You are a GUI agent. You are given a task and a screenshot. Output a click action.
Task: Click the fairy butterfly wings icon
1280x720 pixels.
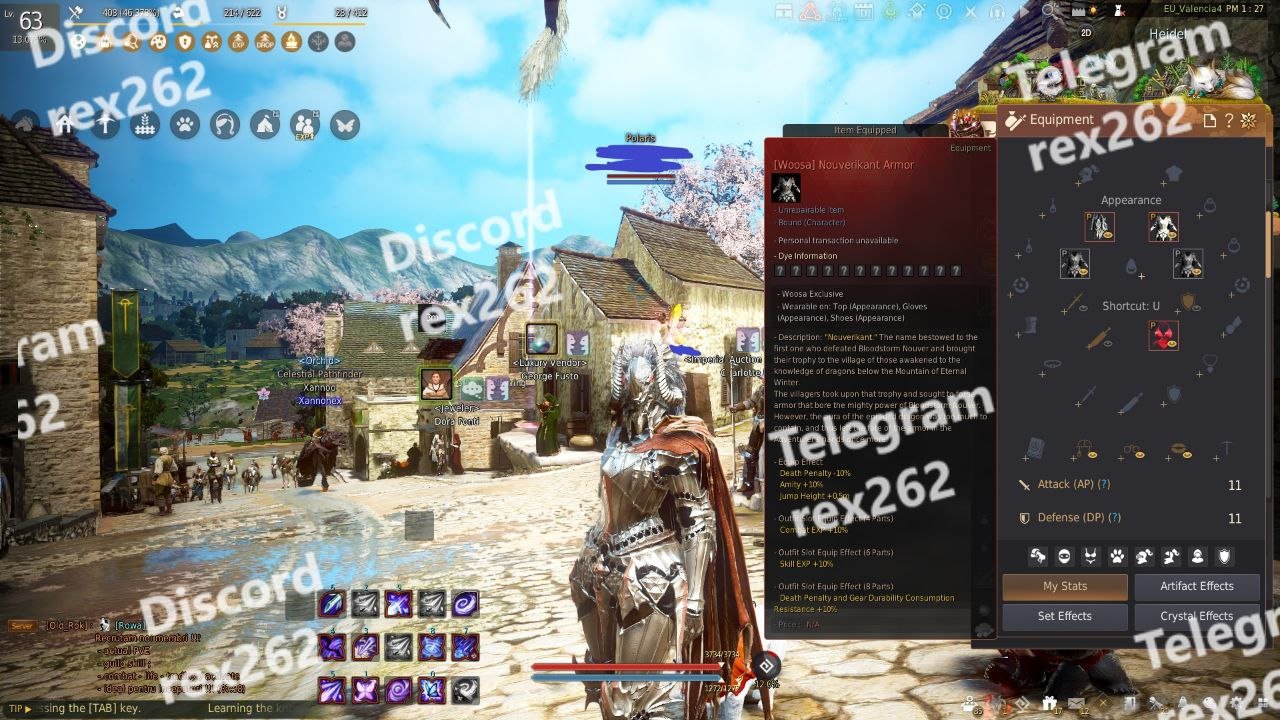click(x=344, y=124)
